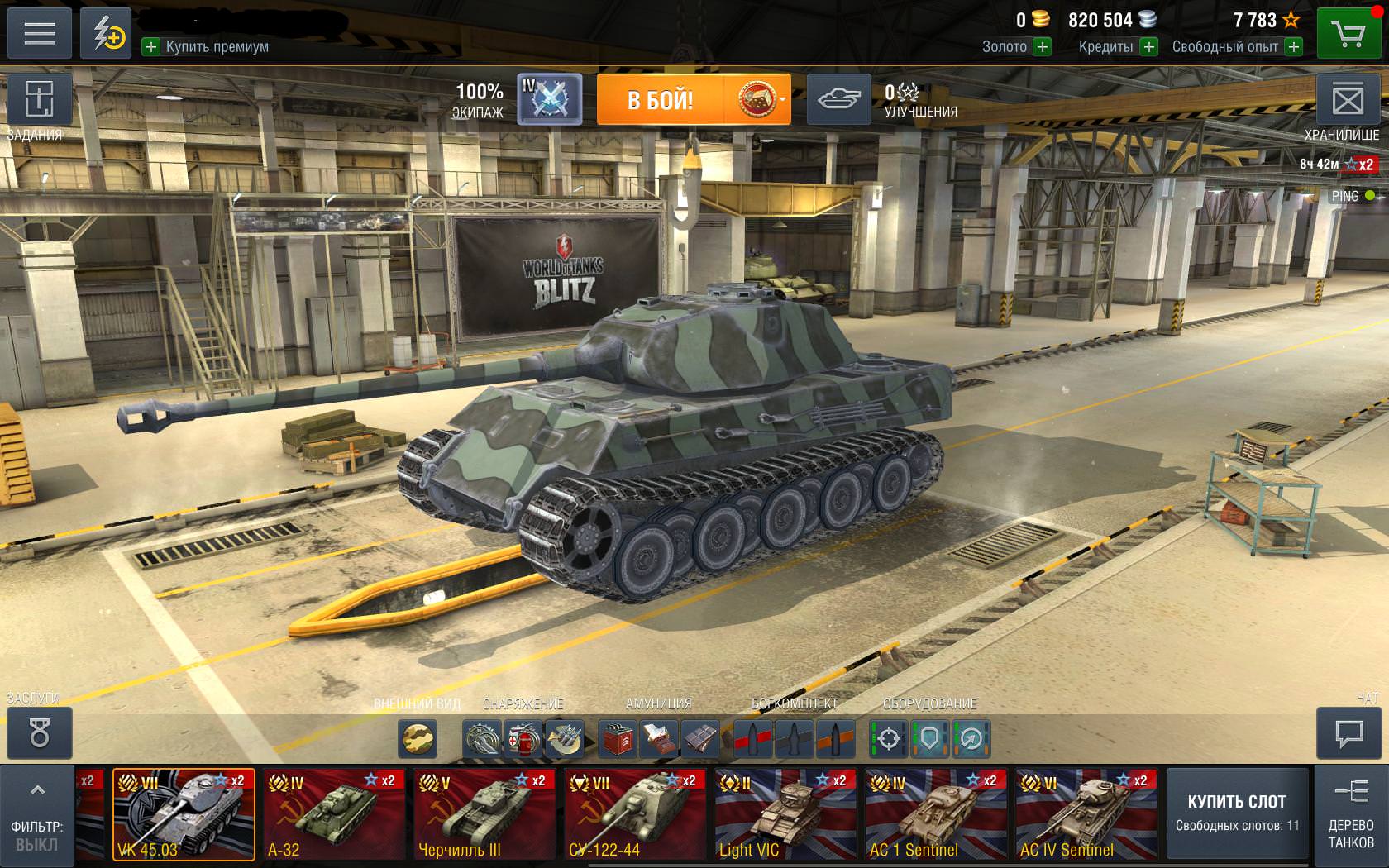Add credits with the Кредиты plus button

(1148, 47)
